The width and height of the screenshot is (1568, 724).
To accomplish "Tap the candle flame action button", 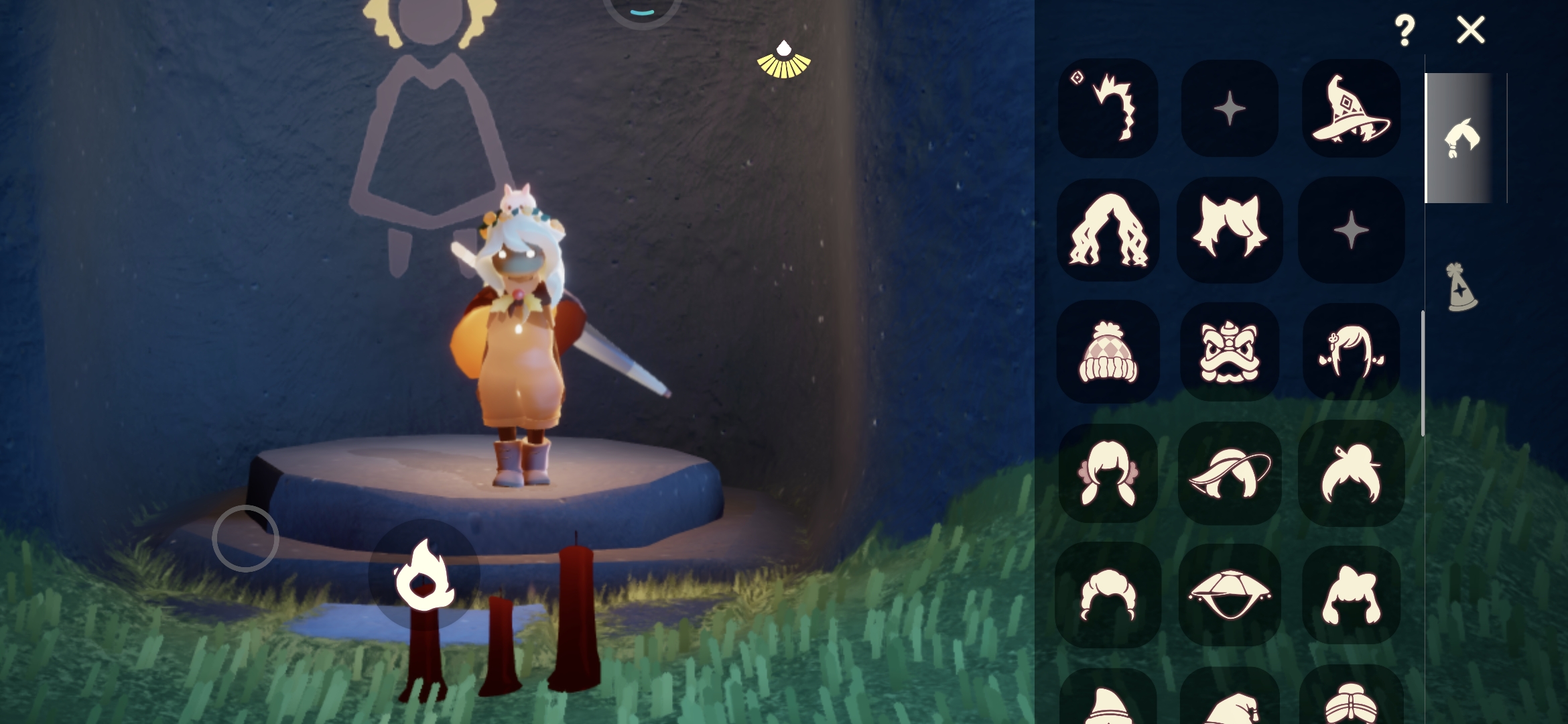I will click(x=424, y=574).
